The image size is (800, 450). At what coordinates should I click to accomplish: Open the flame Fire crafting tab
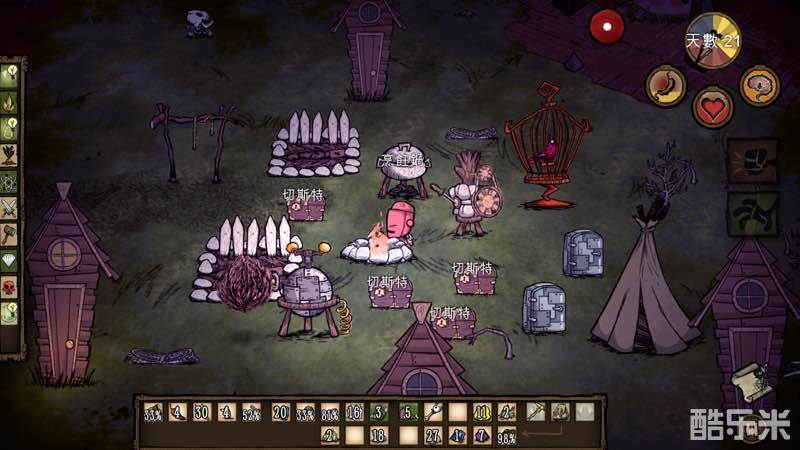11,101
